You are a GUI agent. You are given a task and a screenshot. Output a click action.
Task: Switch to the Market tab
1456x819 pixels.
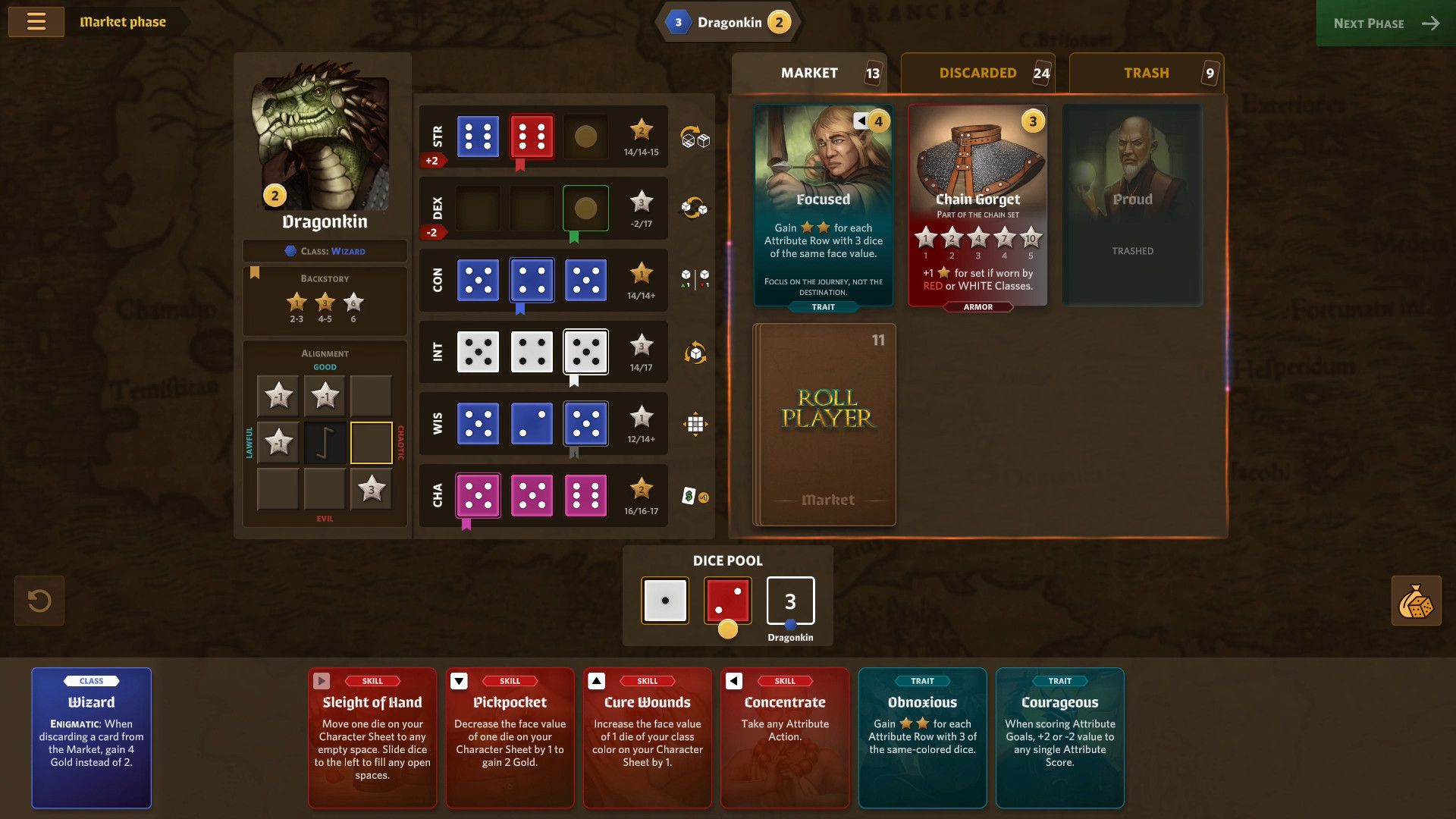pos(808,73)
